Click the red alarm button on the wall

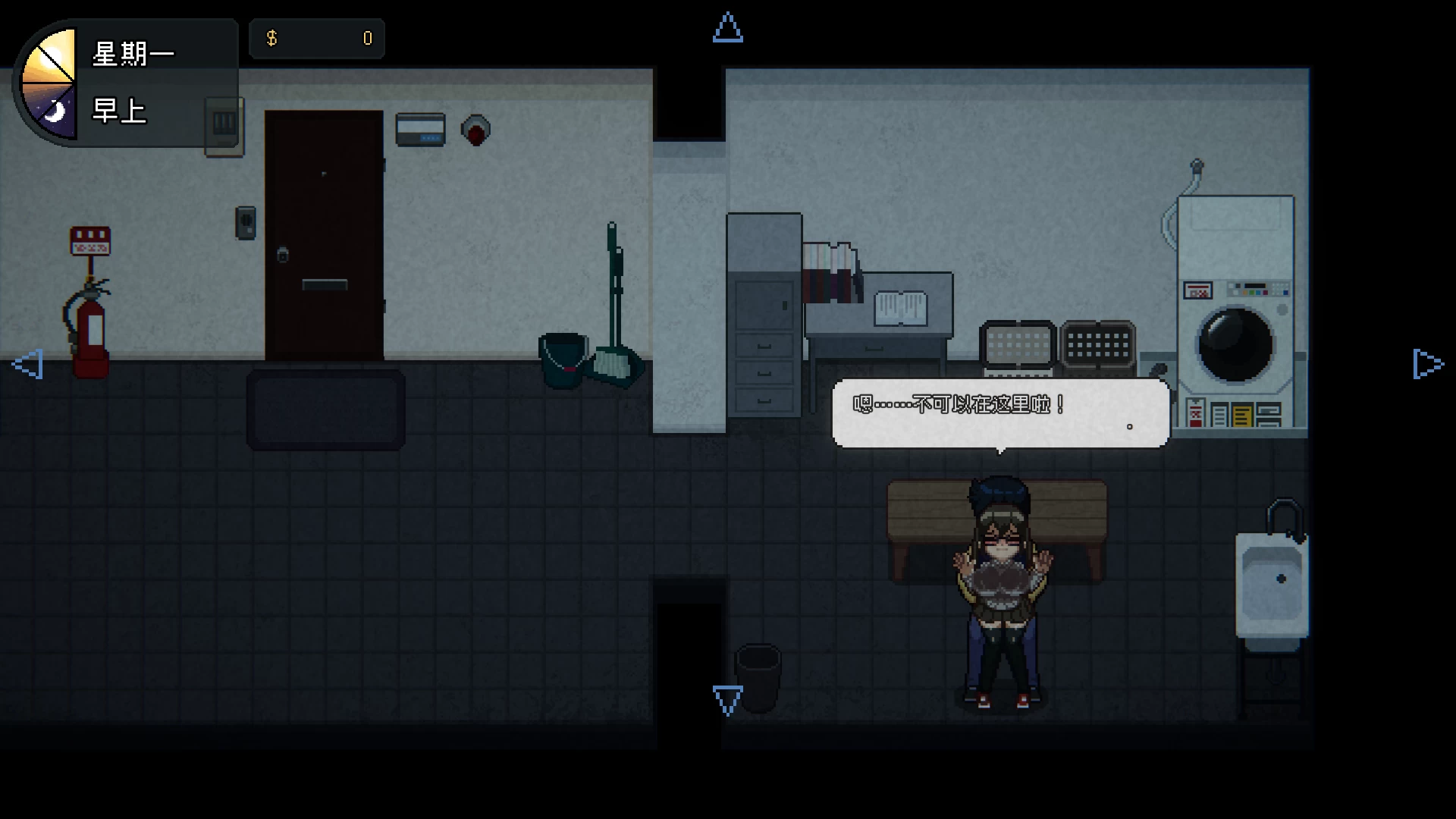click(x=476, y=130)
